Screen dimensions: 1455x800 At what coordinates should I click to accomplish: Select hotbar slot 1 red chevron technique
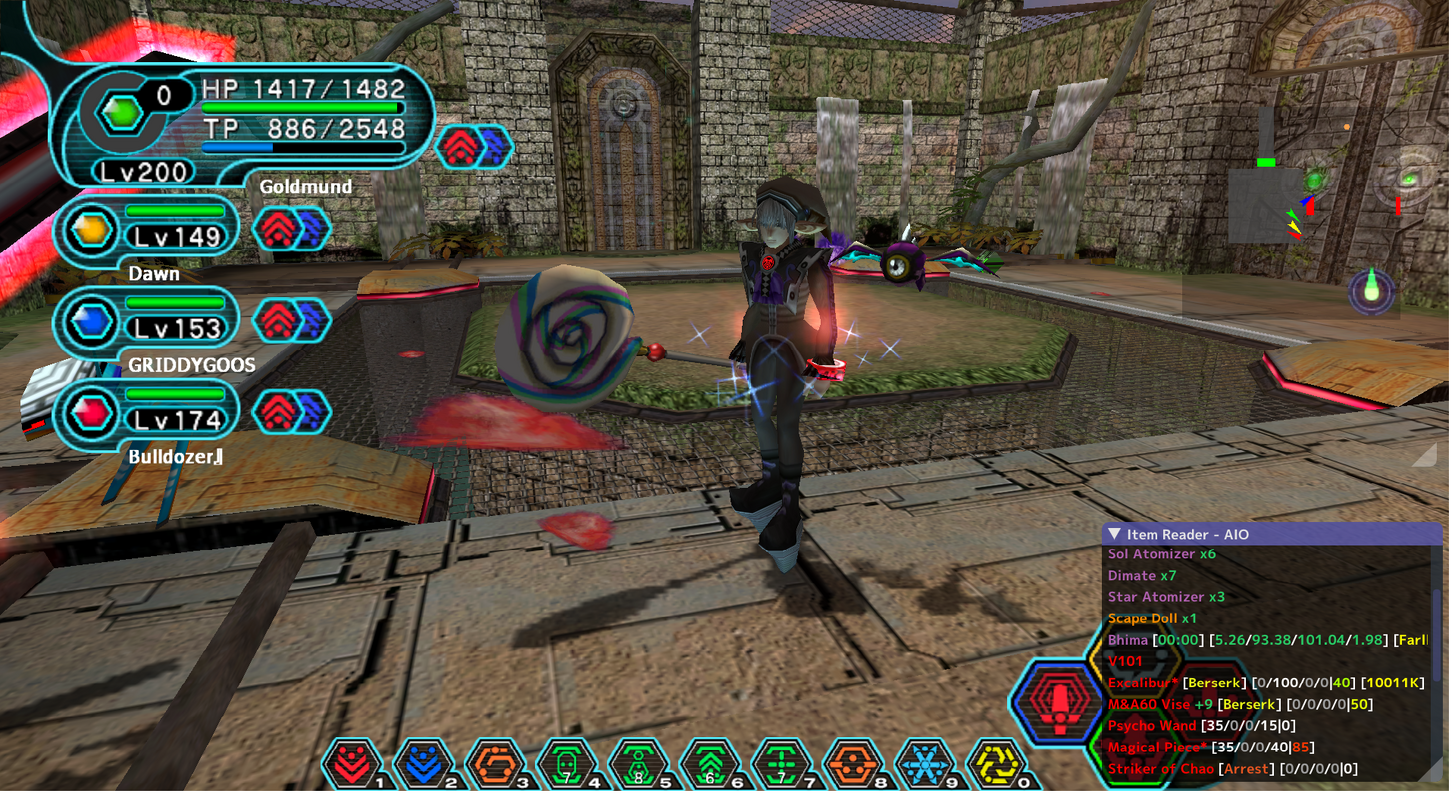tap(352, 766)
